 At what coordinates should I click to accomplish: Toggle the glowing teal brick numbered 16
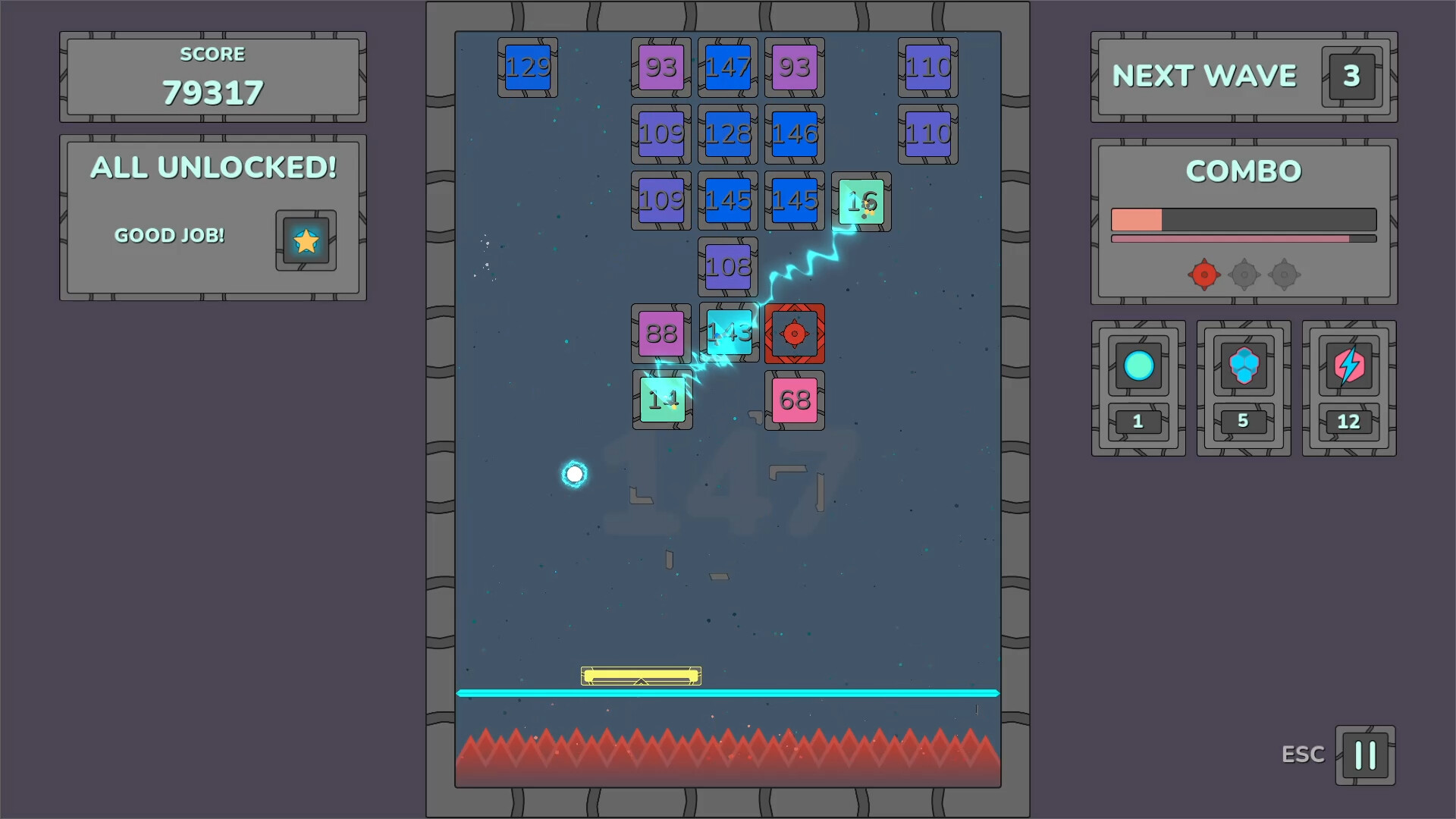coord(861,201)
